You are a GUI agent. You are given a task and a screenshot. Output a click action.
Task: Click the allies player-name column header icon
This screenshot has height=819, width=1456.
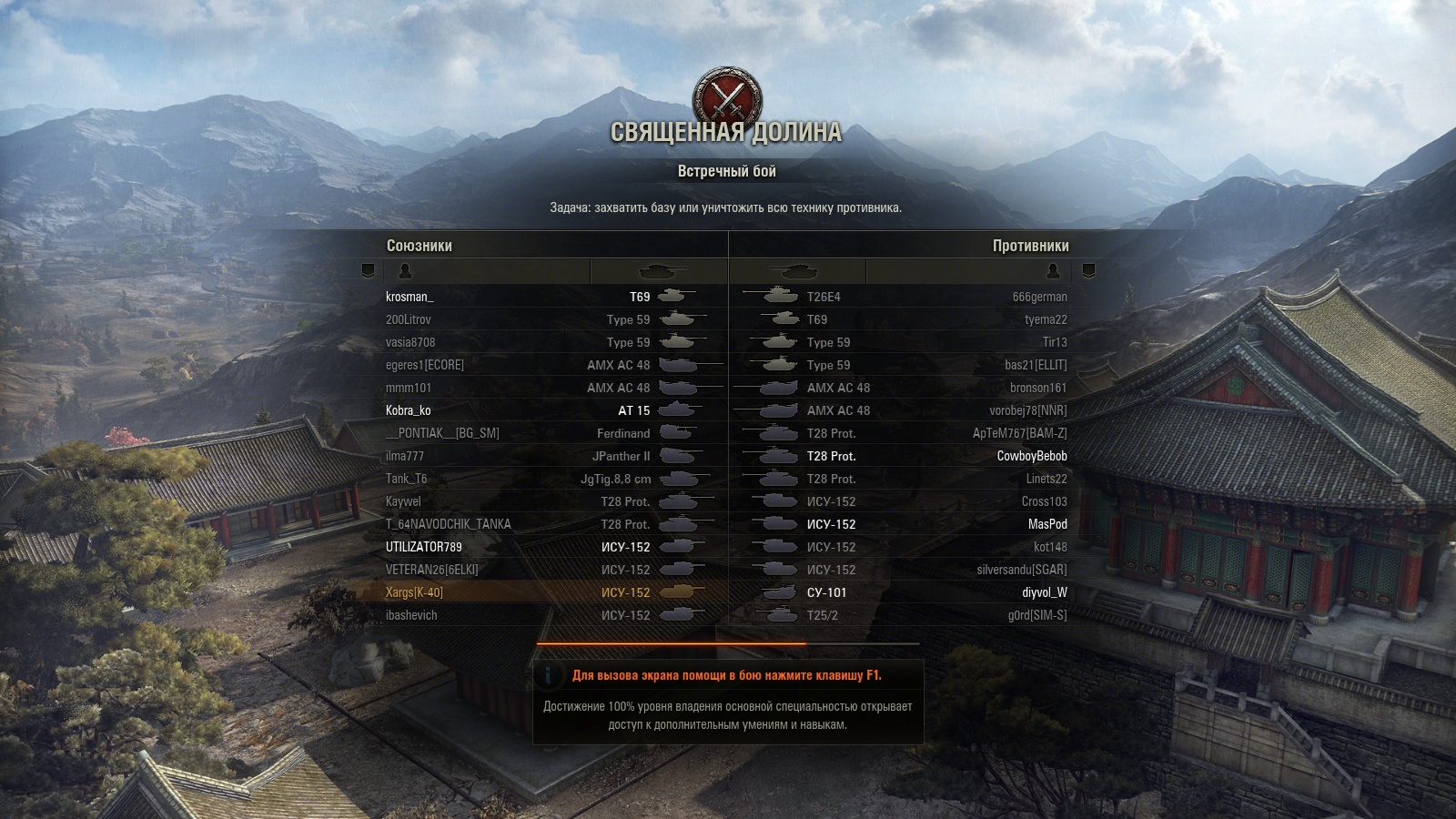click(406, 271)
